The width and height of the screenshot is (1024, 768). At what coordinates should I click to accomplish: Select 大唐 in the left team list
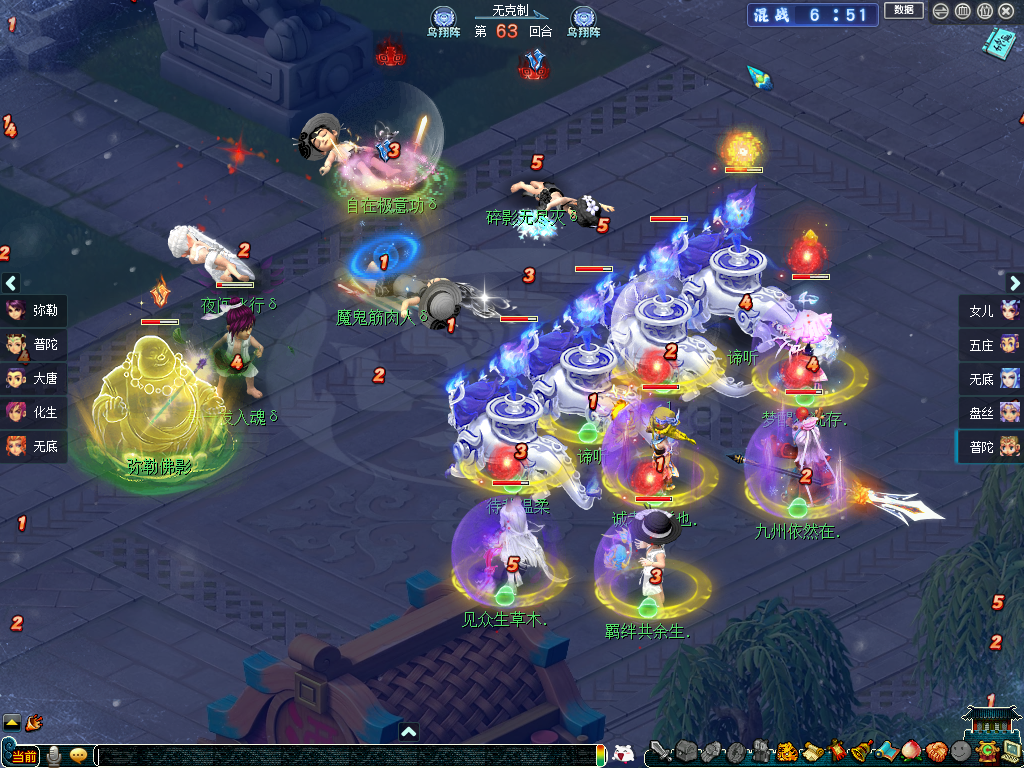click(x=34, y=378)
